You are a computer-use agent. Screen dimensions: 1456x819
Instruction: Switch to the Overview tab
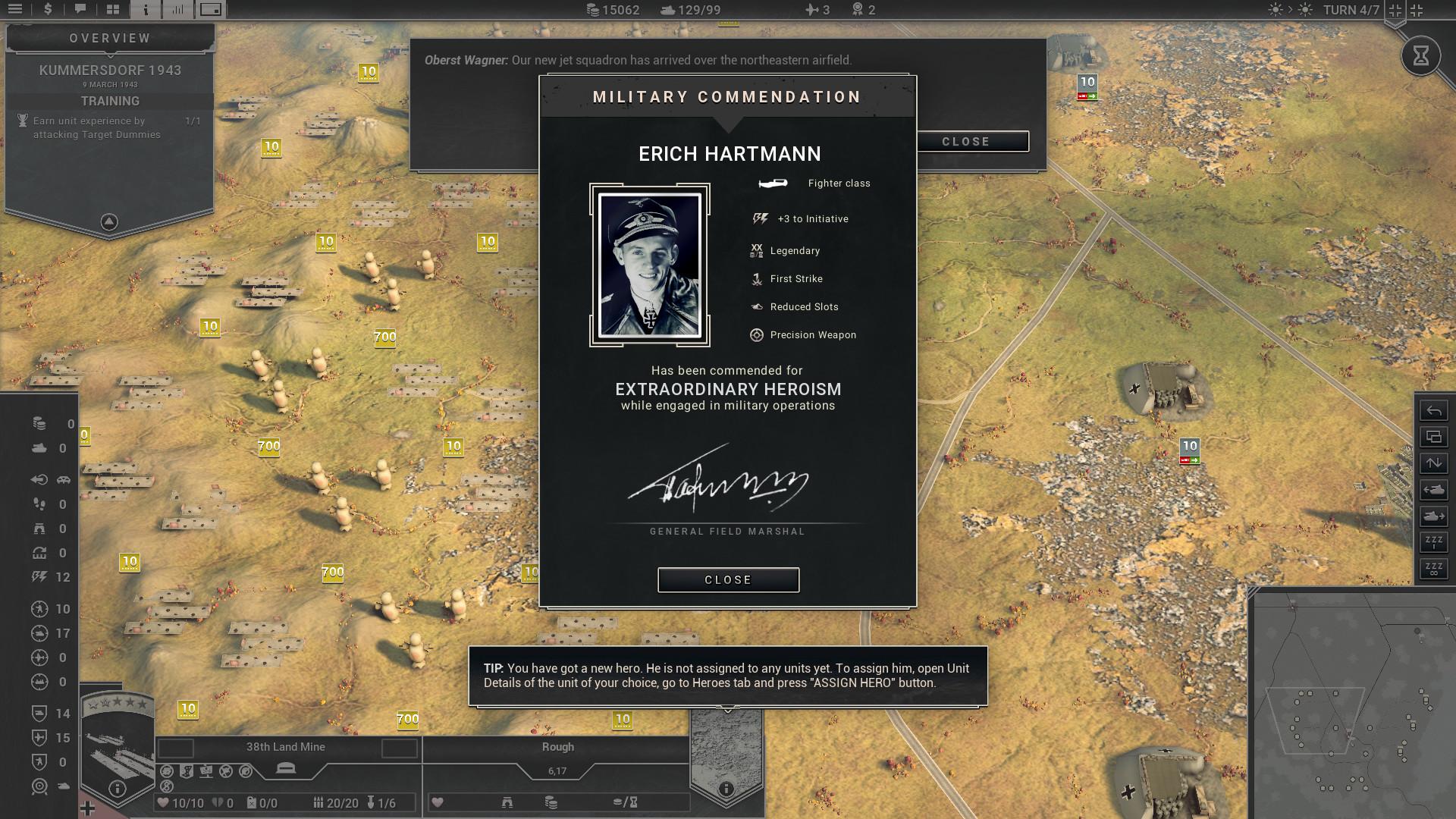pyautogui.click(x=108, y=37)
